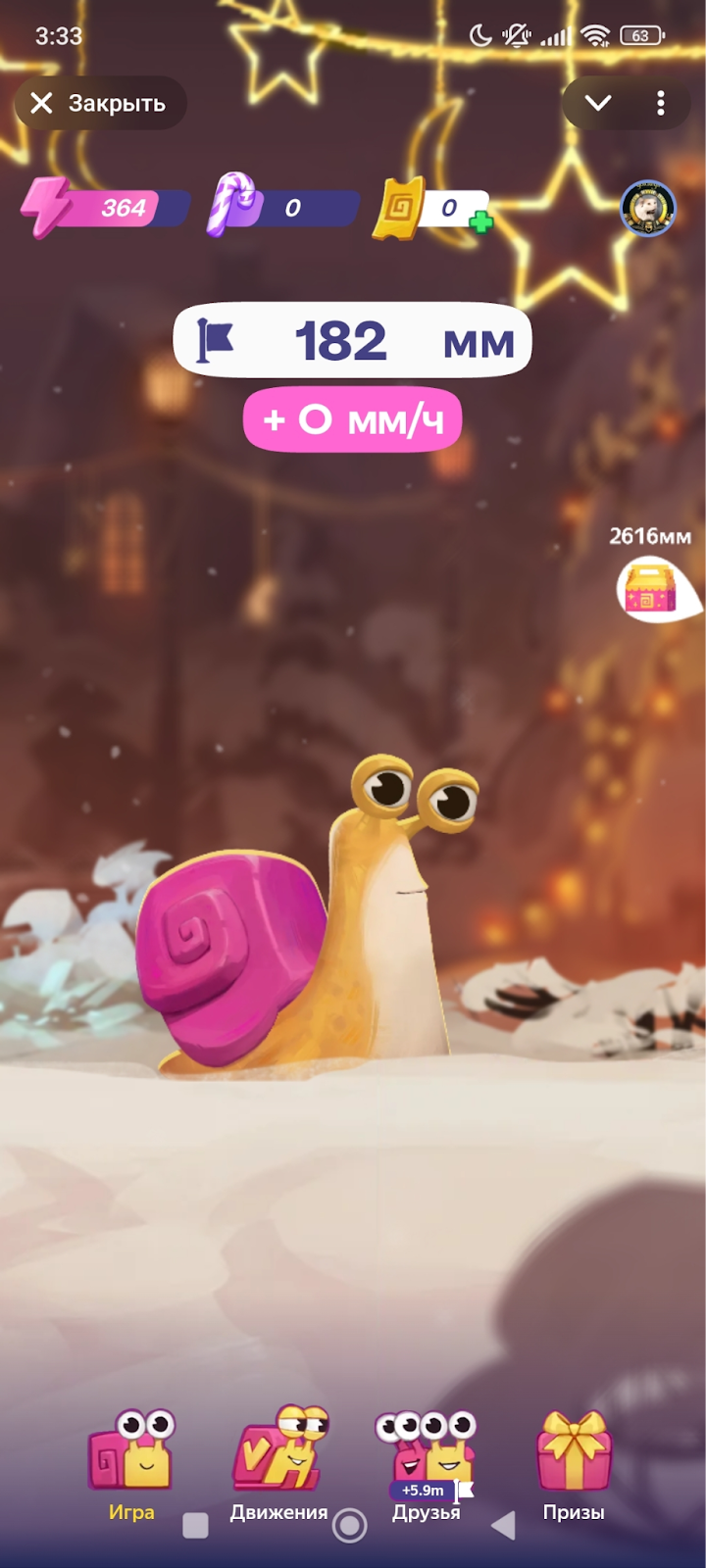706x1568 pixels.
Task: Tap the 182 мм distance flag panel
Action: [x=352, y=341]
